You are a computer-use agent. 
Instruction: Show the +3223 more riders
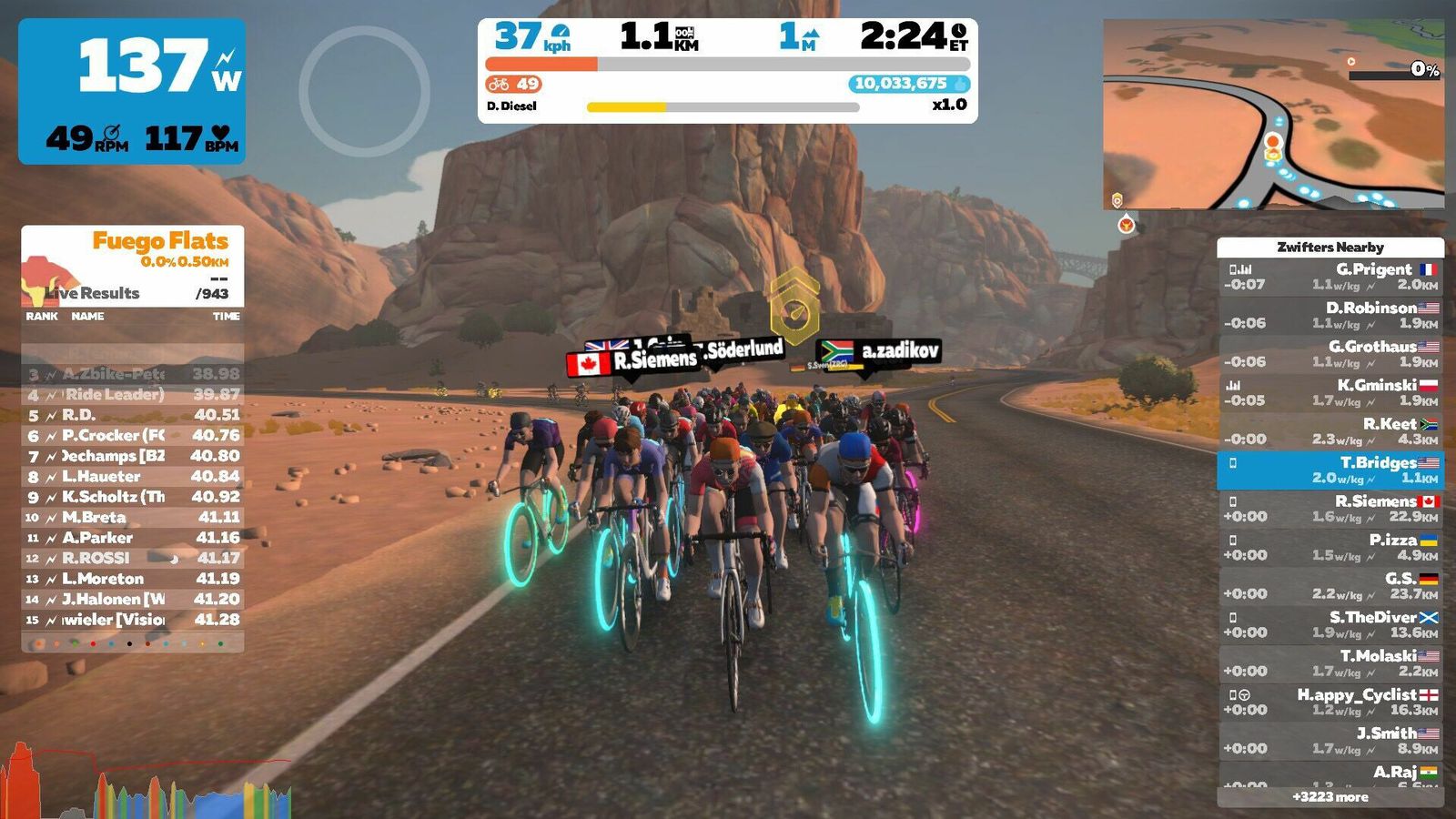tap(1330, 797)
